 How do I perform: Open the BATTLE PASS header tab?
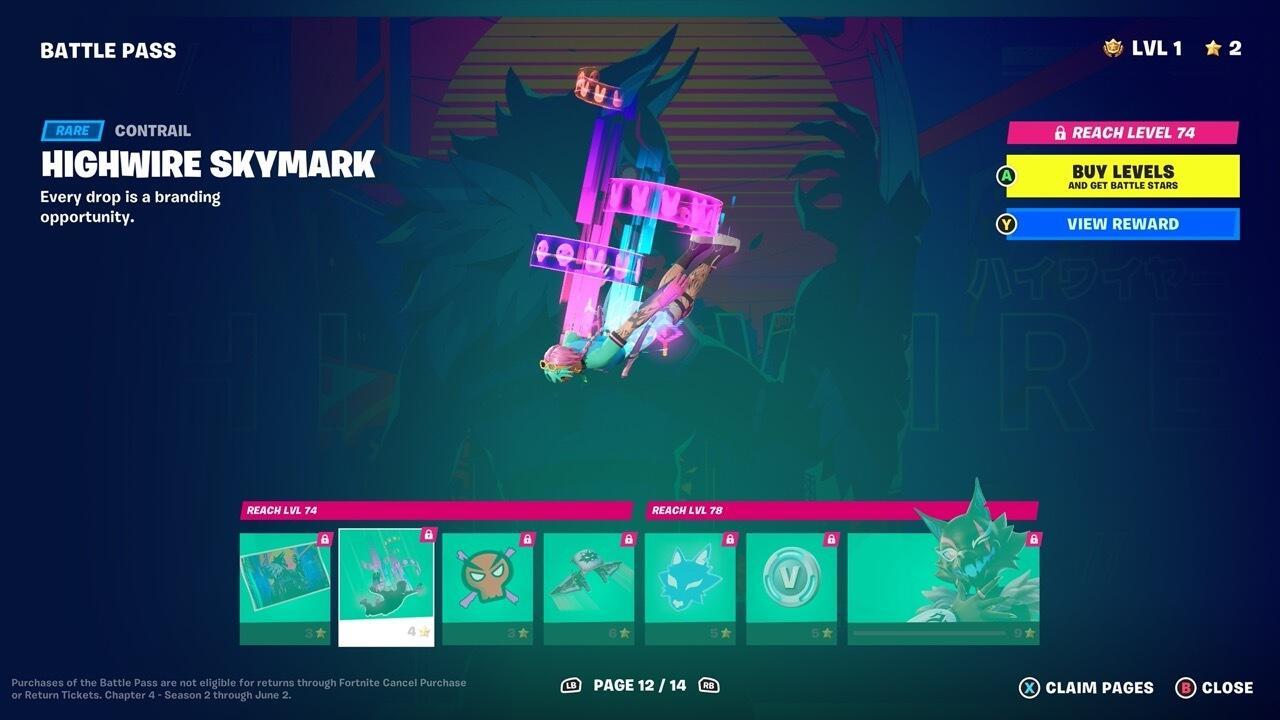(x=108, y=49)
